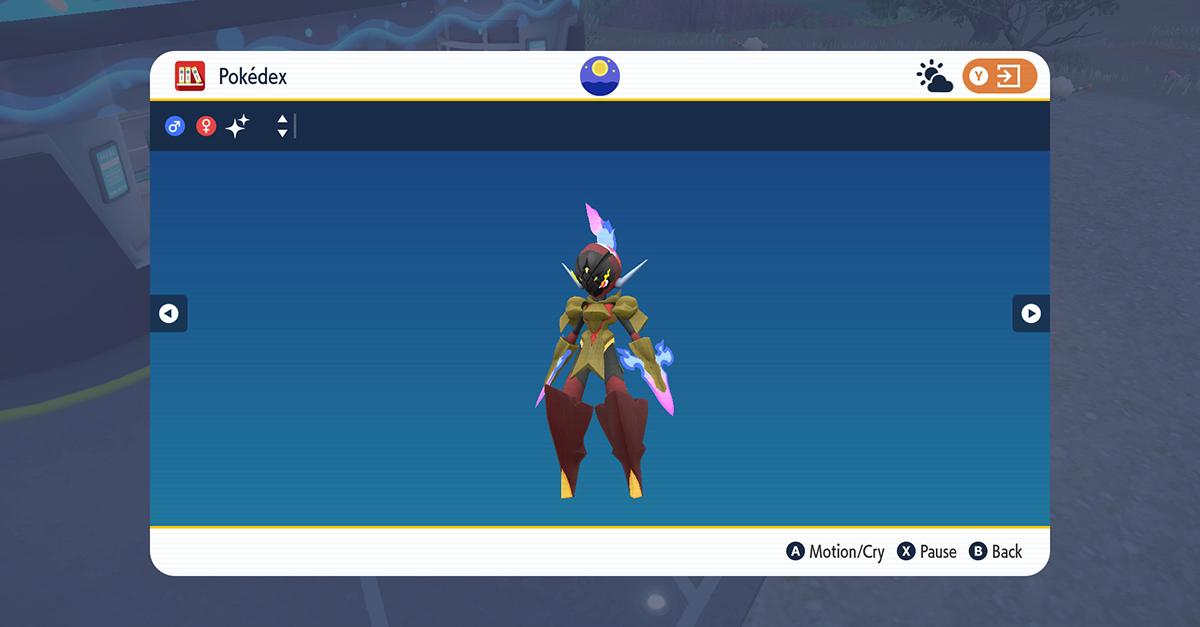Toggle the shiny sparkle form icon

[x=238, y=127]
